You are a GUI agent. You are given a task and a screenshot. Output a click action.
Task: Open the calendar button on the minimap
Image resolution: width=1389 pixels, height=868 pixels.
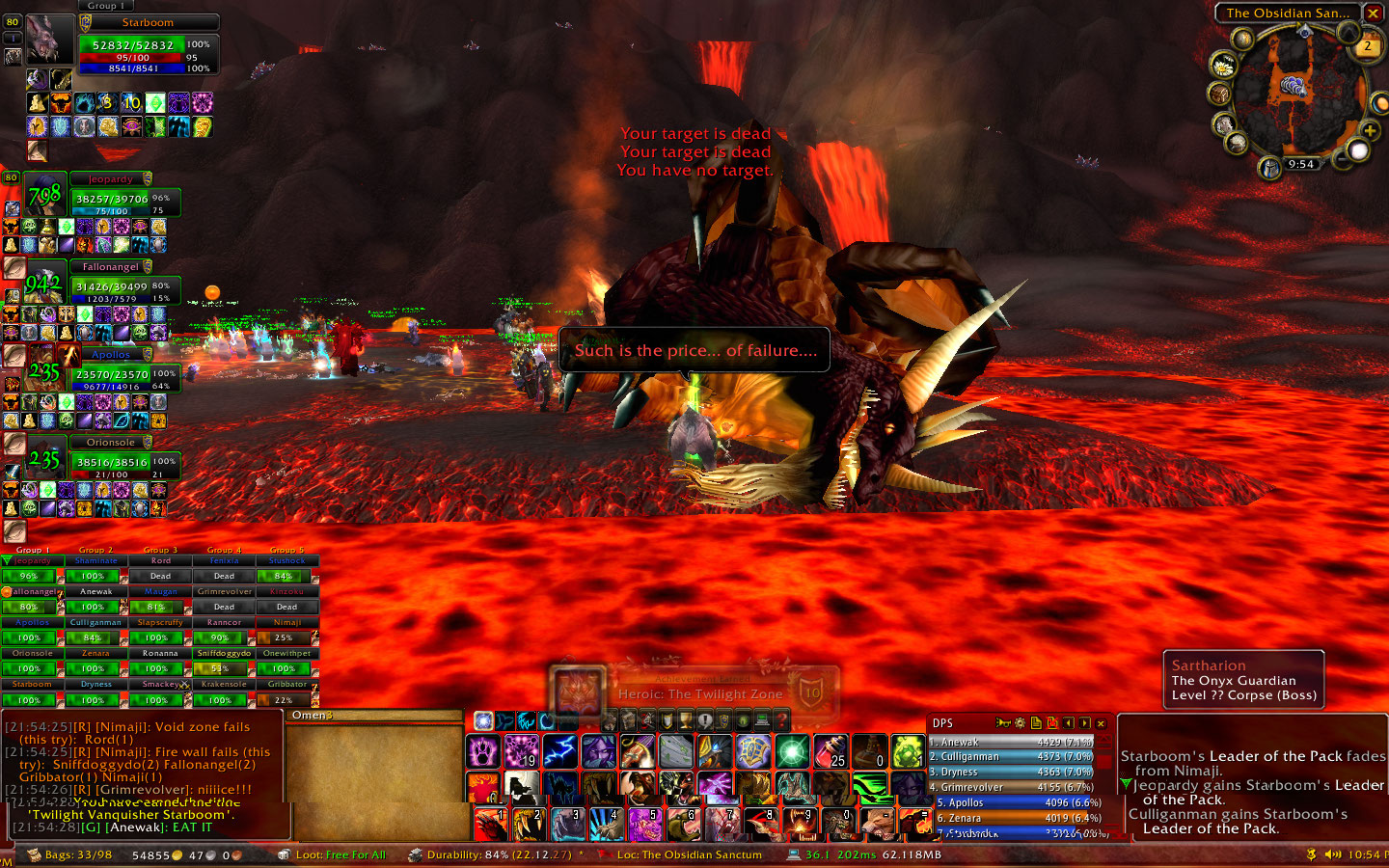point(1367,45)
